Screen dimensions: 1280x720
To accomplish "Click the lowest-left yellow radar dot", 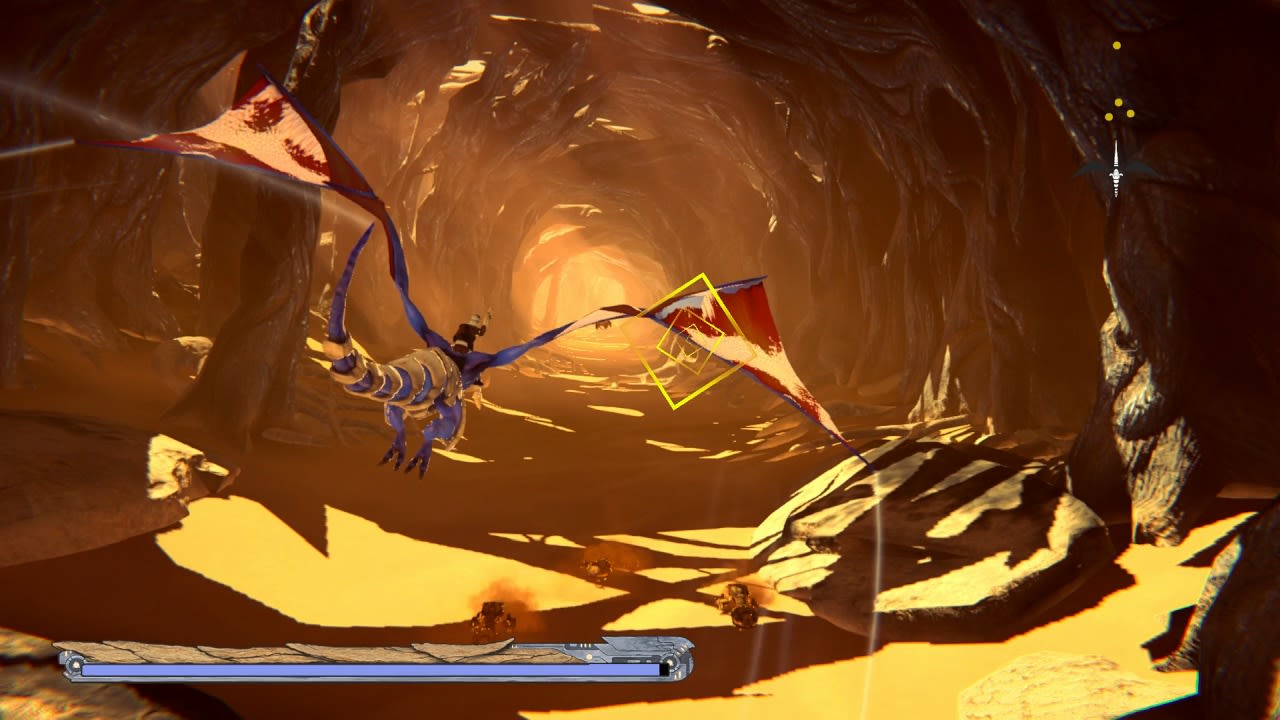I will (x=1108, y=116).
